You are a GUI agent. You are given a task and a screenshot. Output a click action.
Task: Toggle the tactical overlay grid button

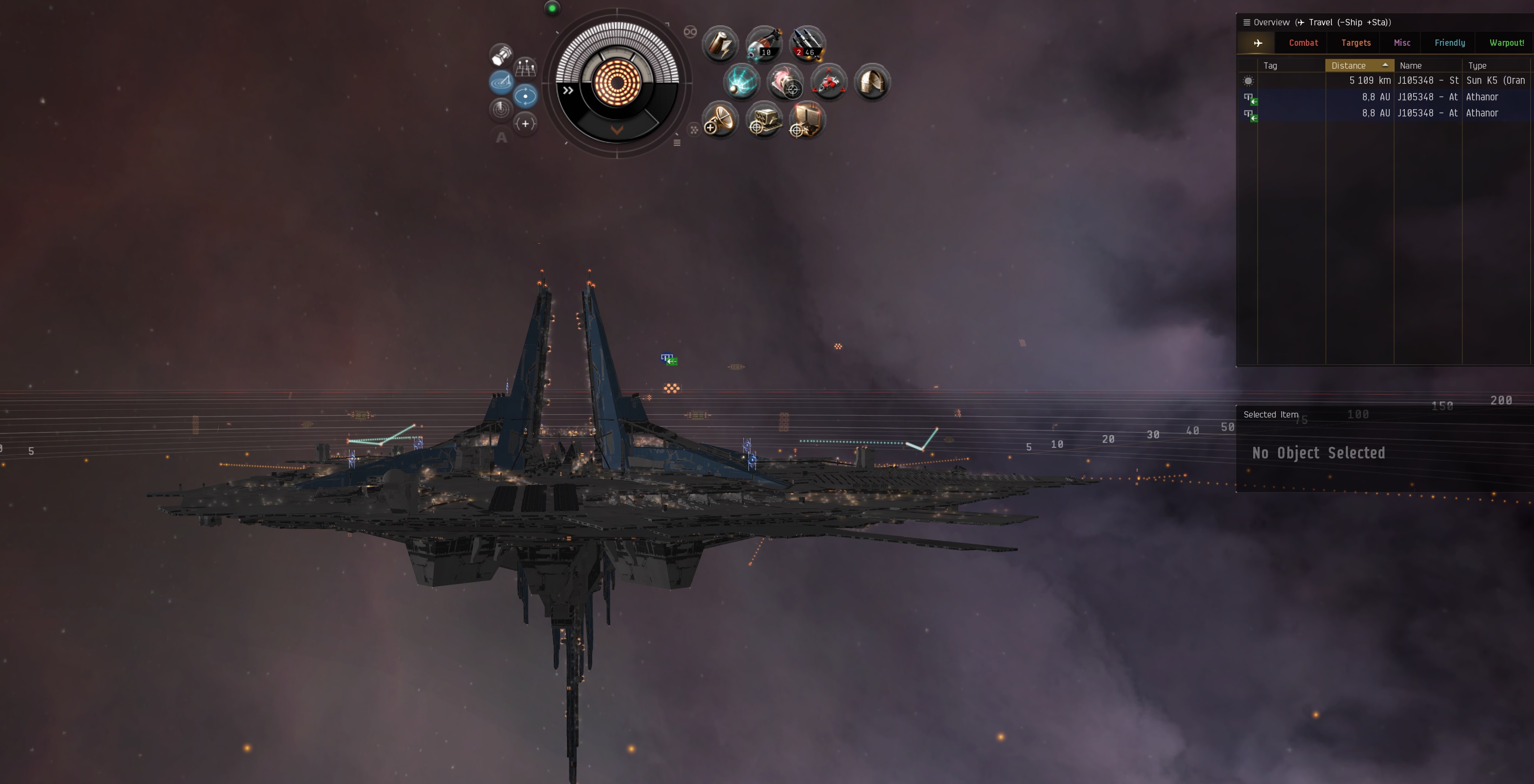coord(525,68)
